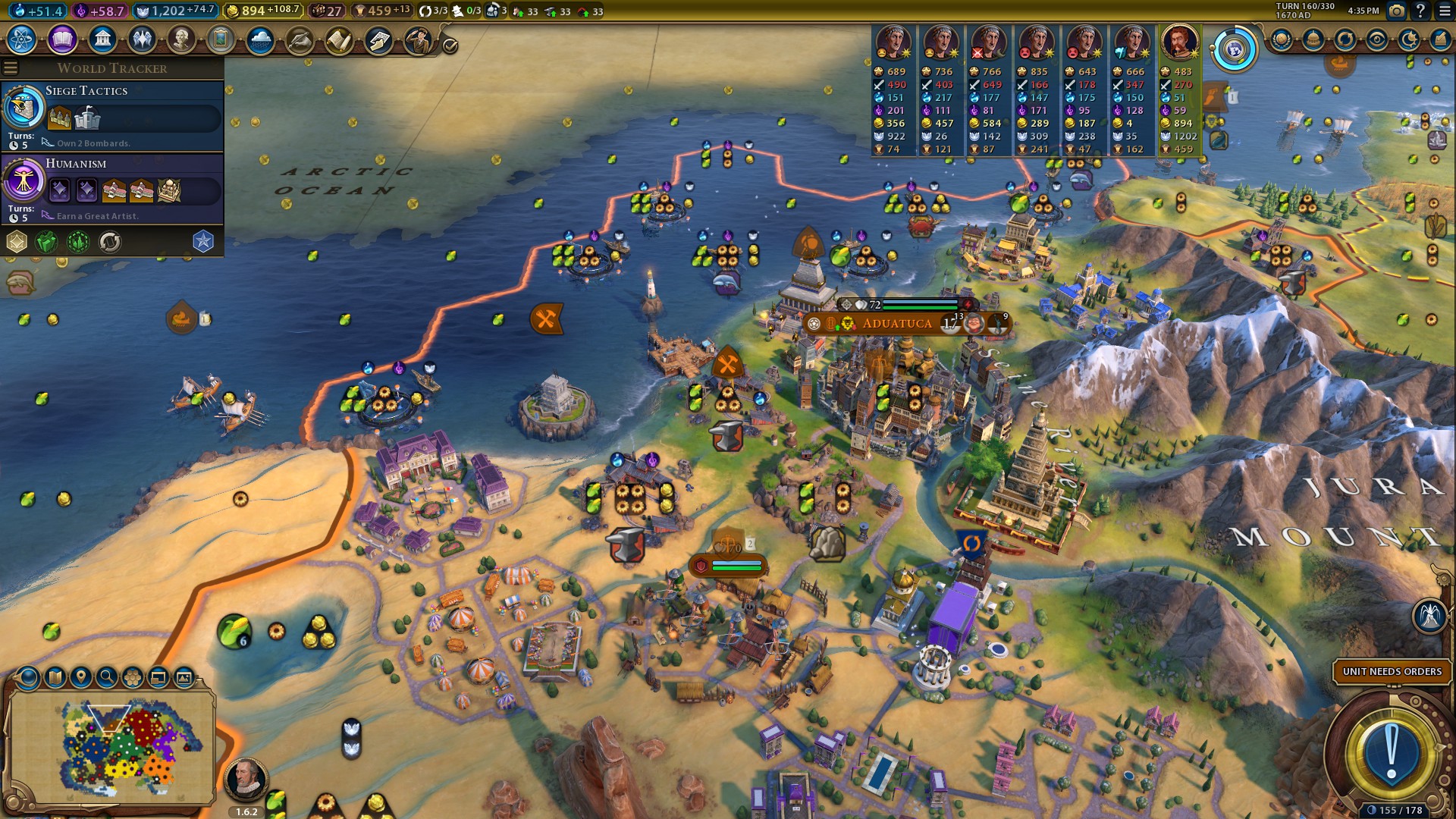Click the minimap

(114, 745)
